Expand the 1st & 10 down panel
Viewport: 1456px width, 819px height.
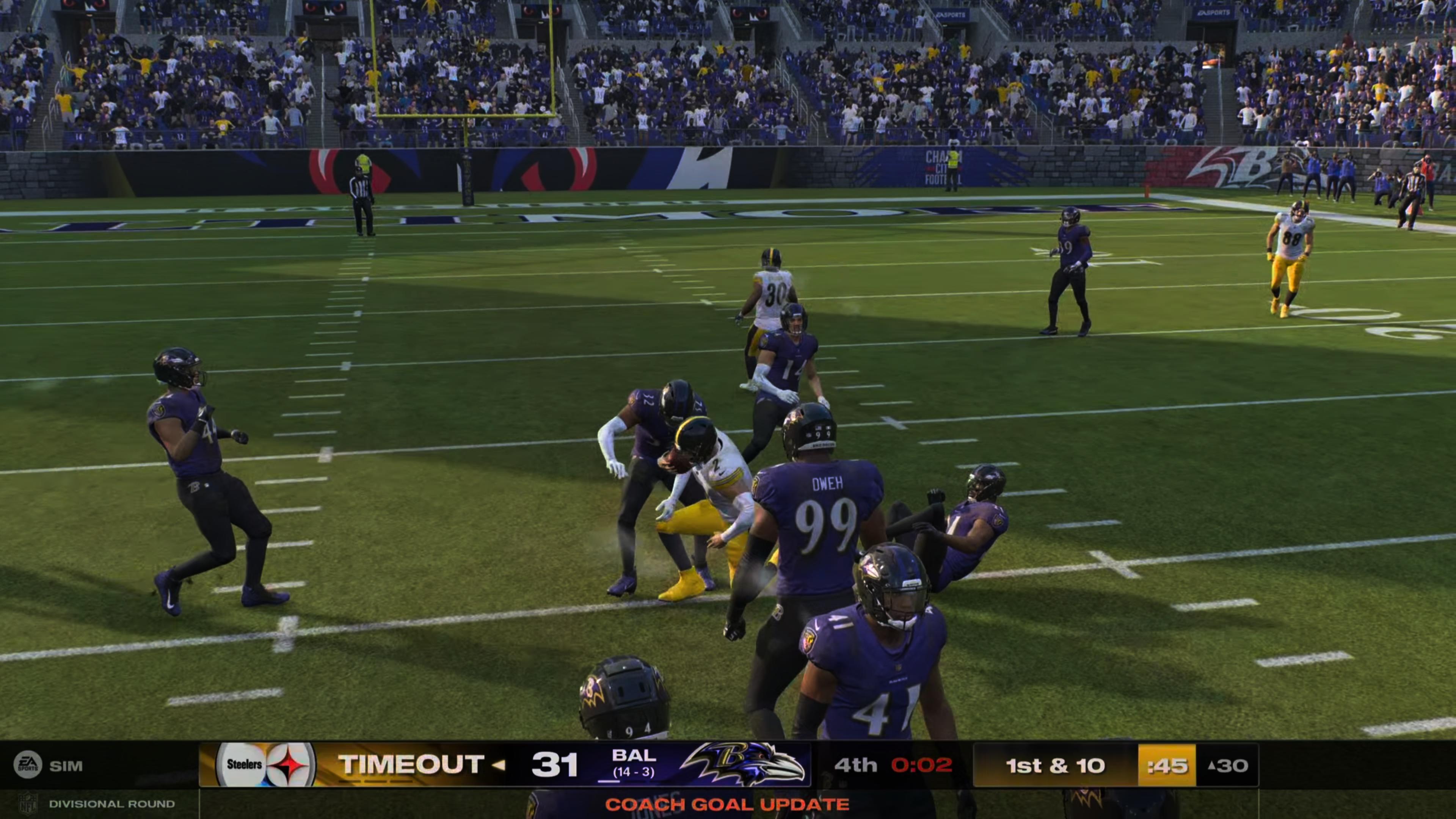pyautogui.click(x=1056, y=765)
